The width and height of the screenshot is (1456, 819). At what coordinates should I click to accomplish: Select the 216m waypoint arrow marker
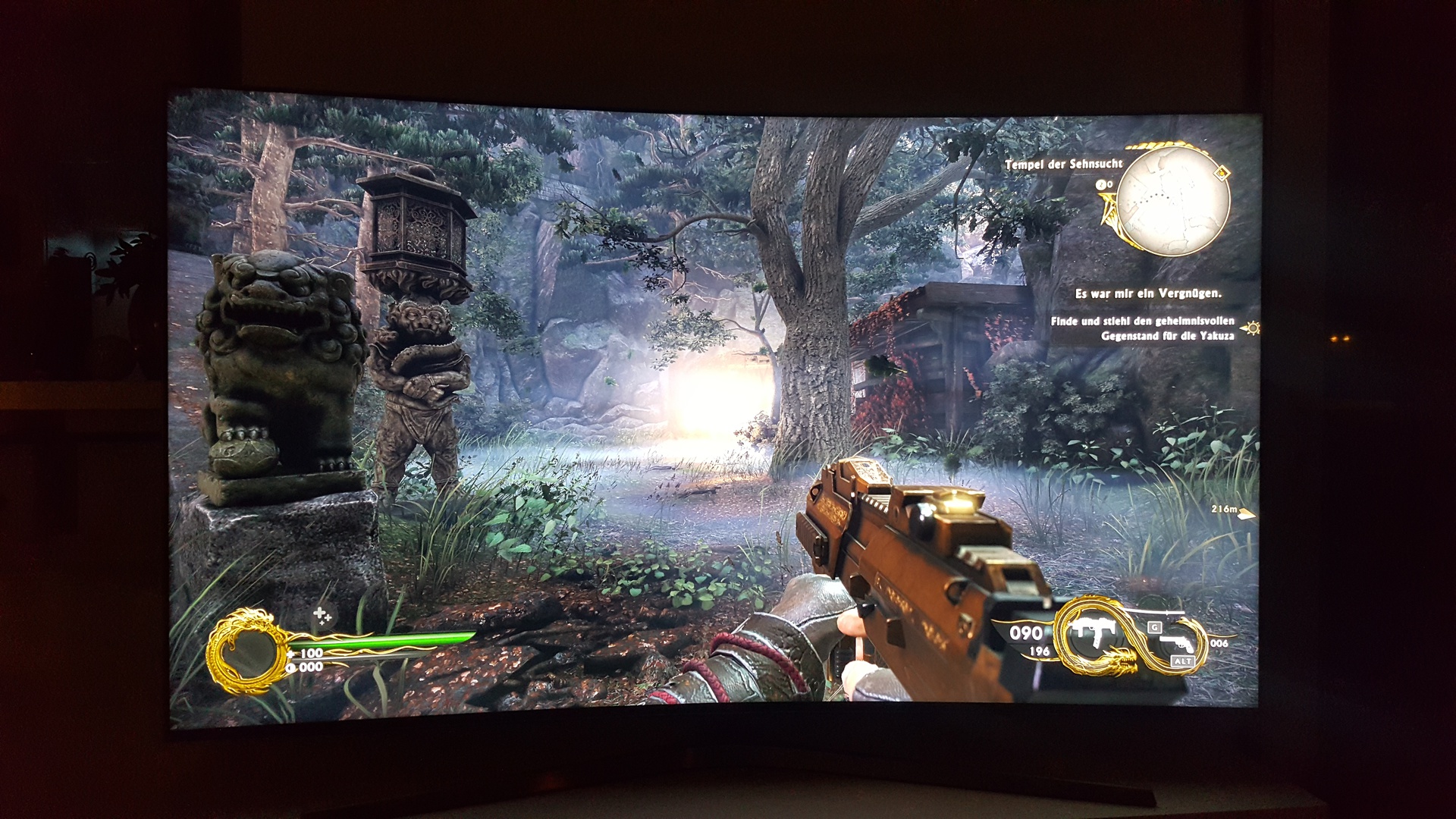(x=1246, y=514)
